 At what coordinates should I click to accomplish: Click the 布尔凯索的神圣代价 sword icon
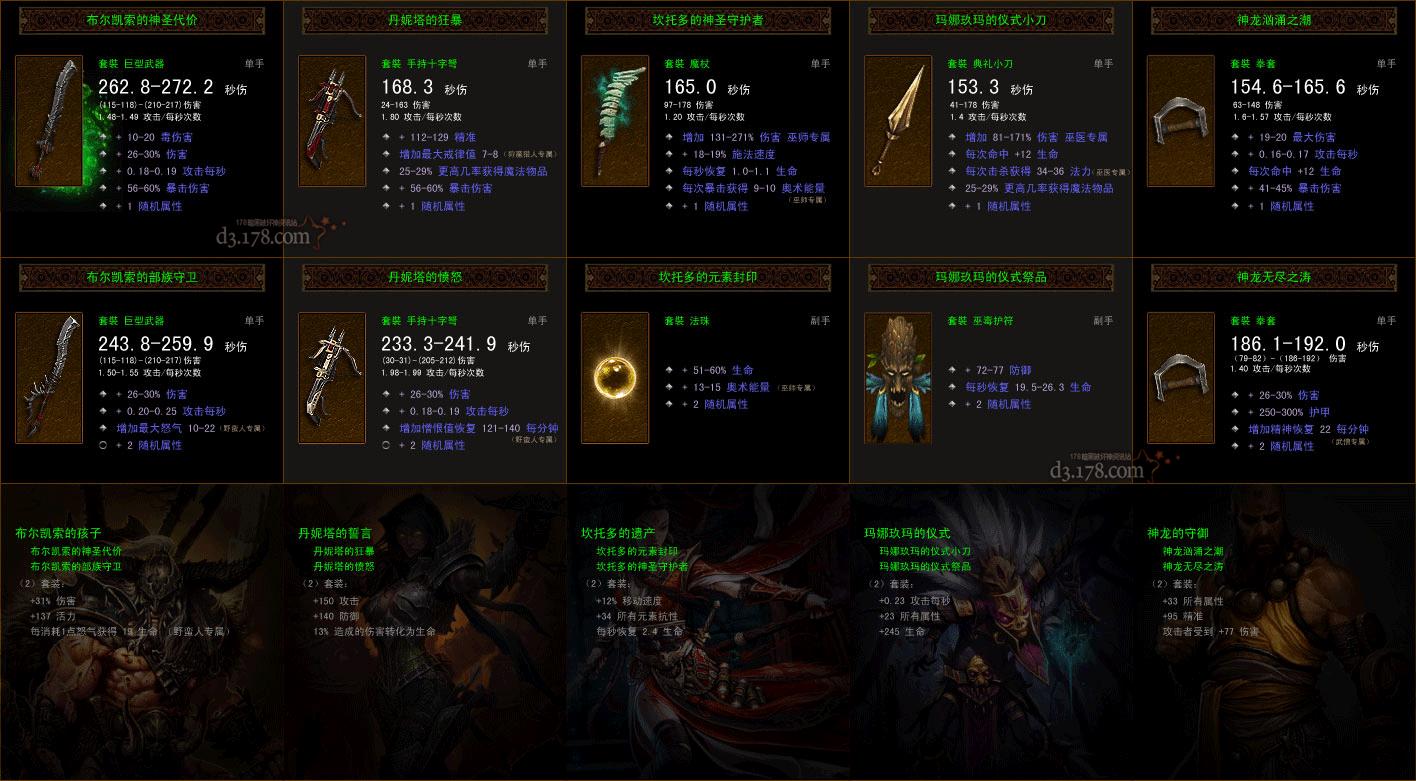point(48,118)
